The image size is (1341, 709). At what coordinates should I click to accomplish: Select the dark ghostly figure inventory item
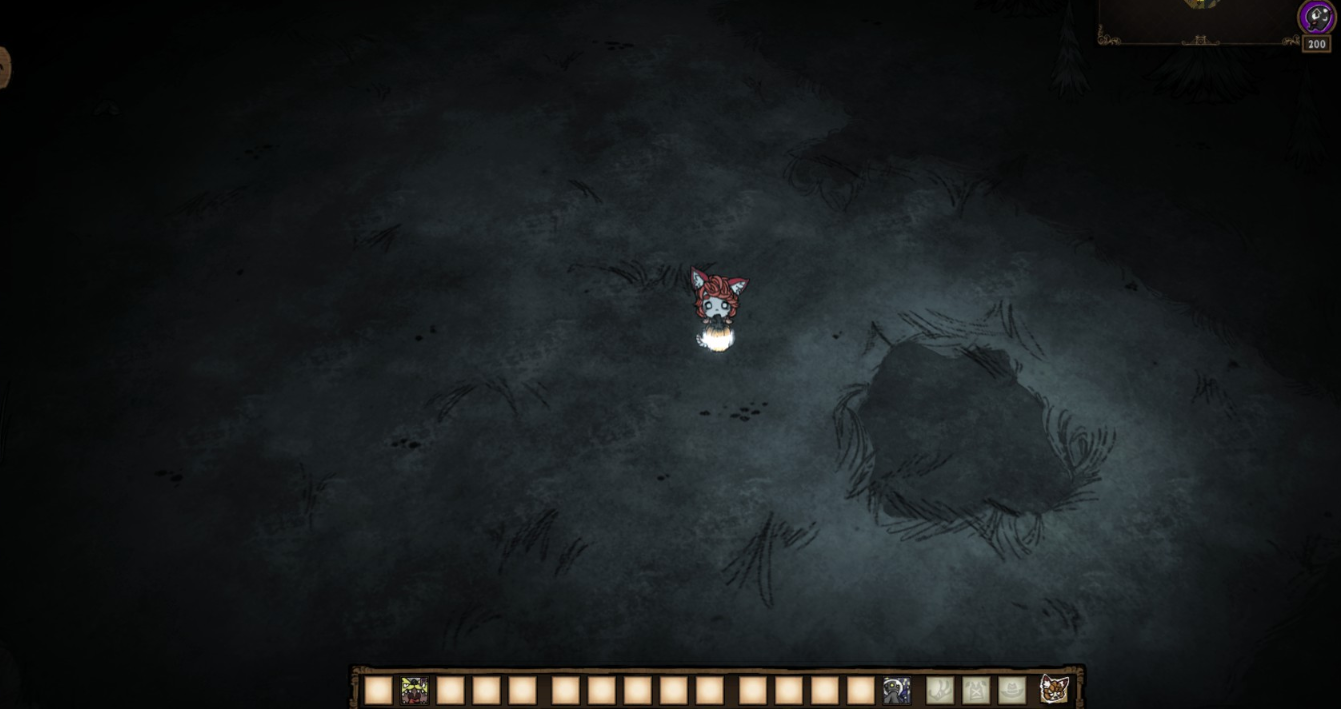896,690
